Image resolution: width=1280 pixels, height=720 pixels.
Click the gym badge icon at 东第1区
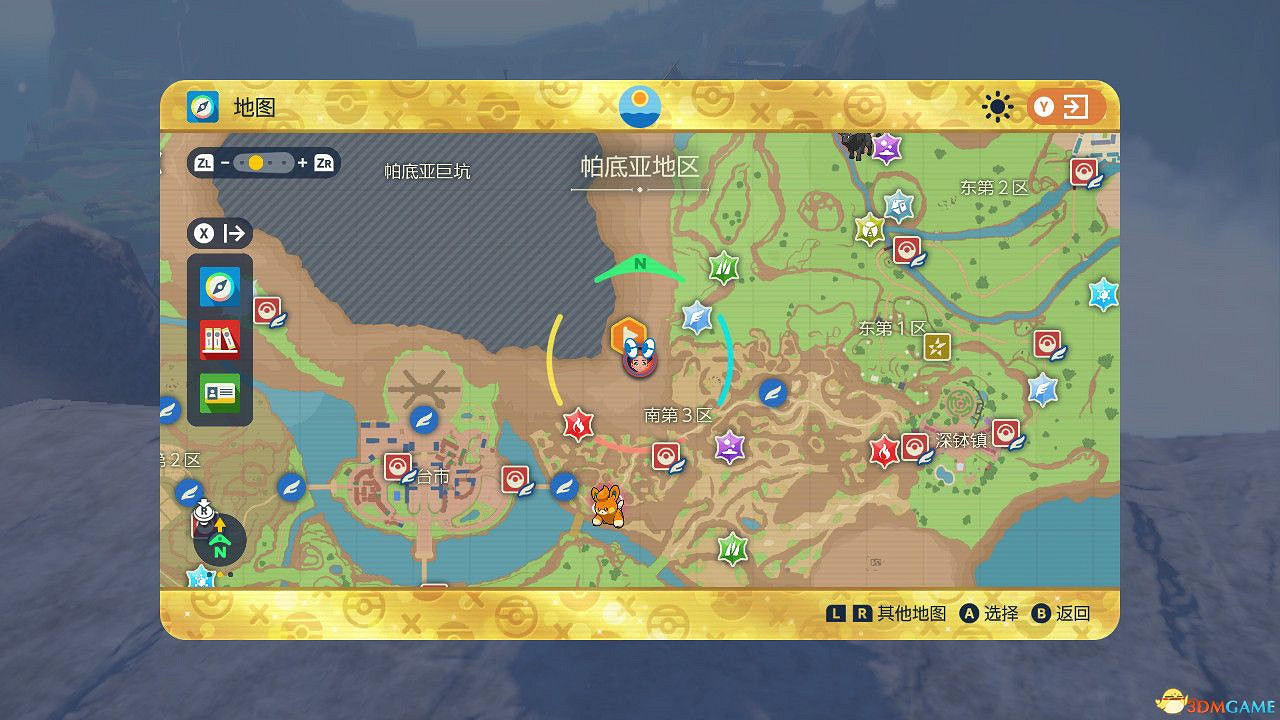coord(937,347)
